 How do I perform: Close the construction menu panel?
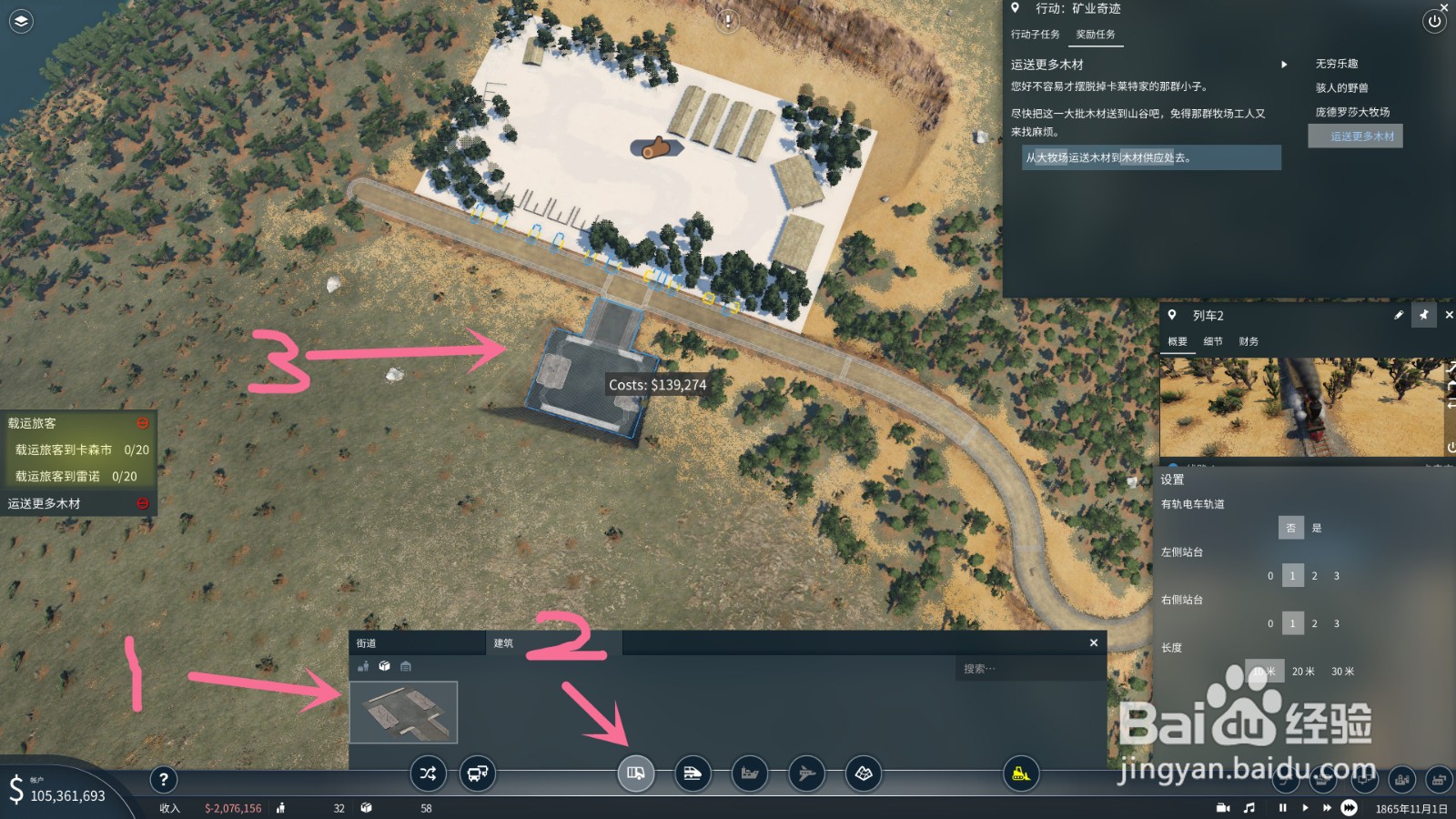pyautogui.click(x=1094, y=643)
